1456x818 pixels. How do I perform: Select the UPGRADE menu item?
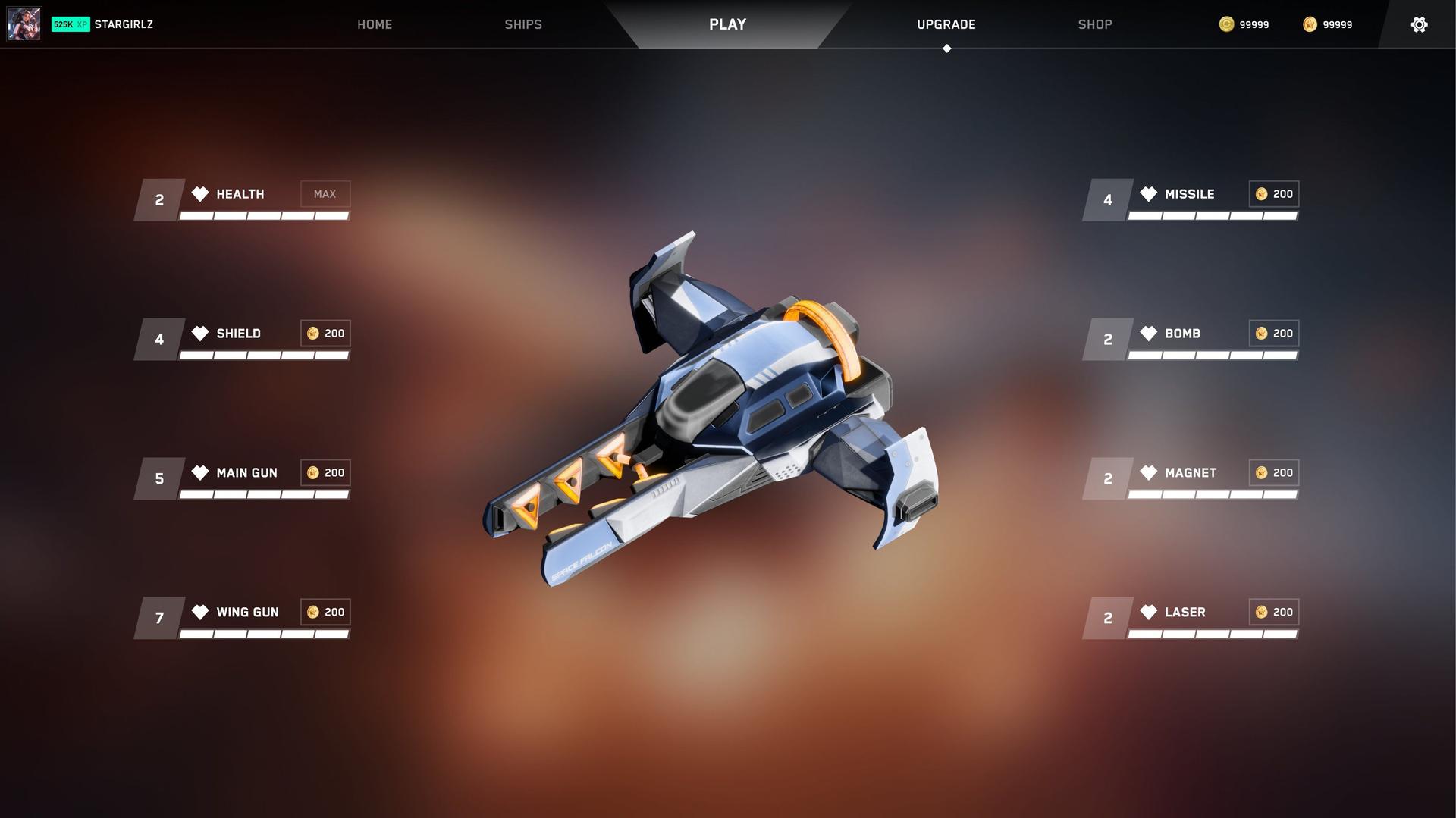pyautogui.click(x=946, y=24)
